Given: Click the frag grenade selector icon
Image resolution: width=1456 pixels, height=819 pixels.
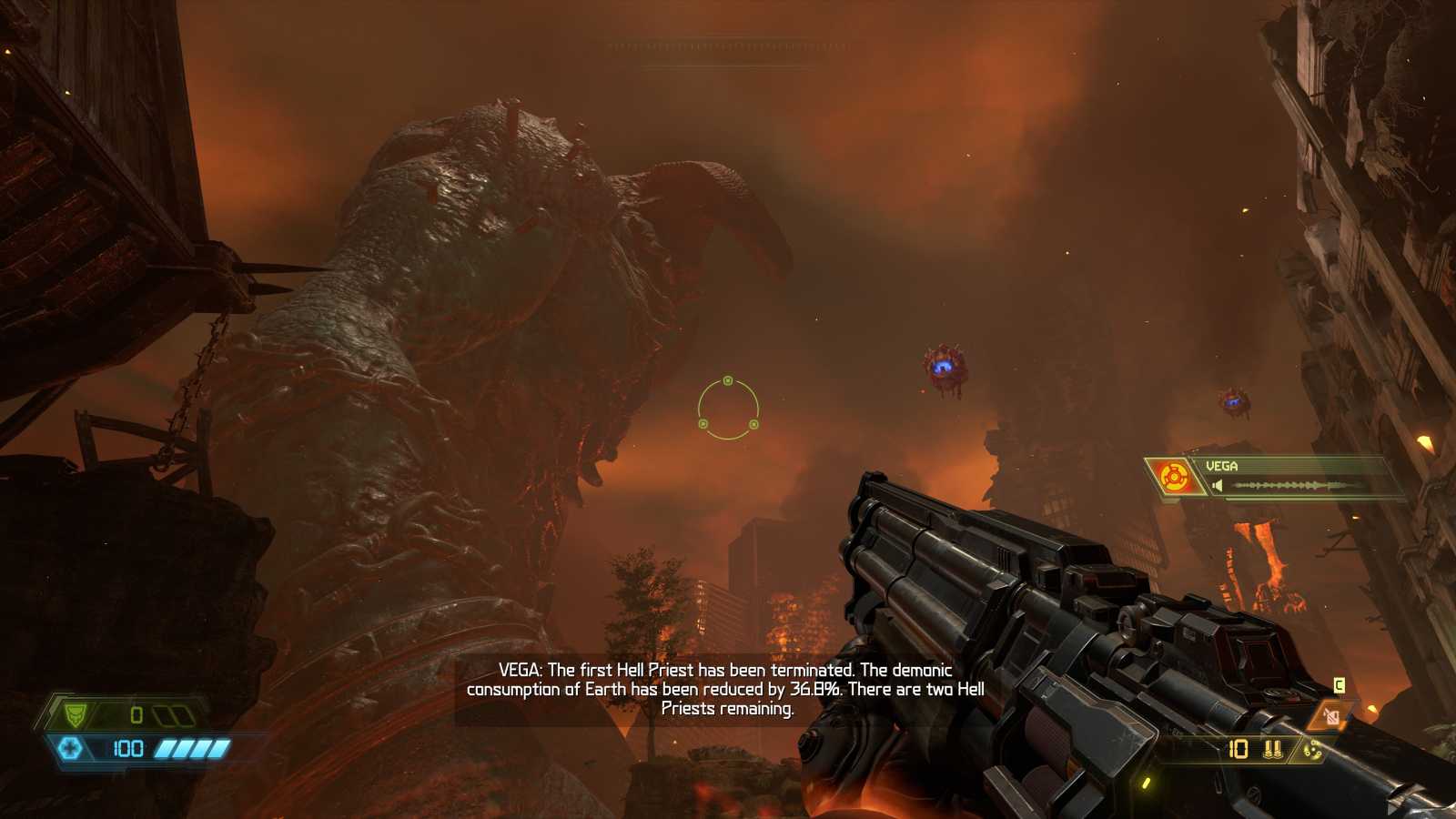Looking at the screenshot, I should (1312, 750).
